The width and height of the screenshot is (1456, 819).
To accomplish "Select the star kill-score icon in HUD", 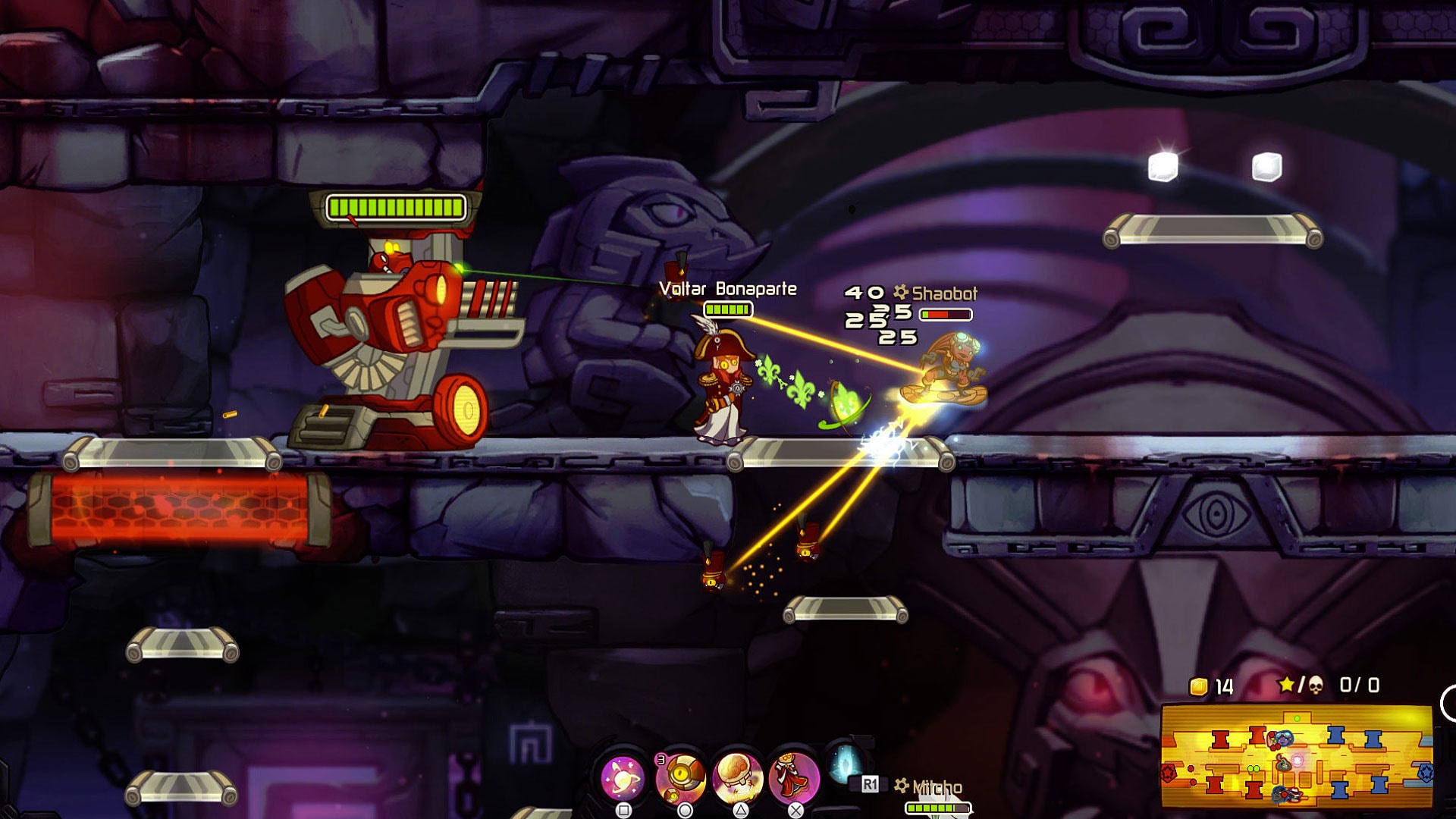I will pos(1286,684).
